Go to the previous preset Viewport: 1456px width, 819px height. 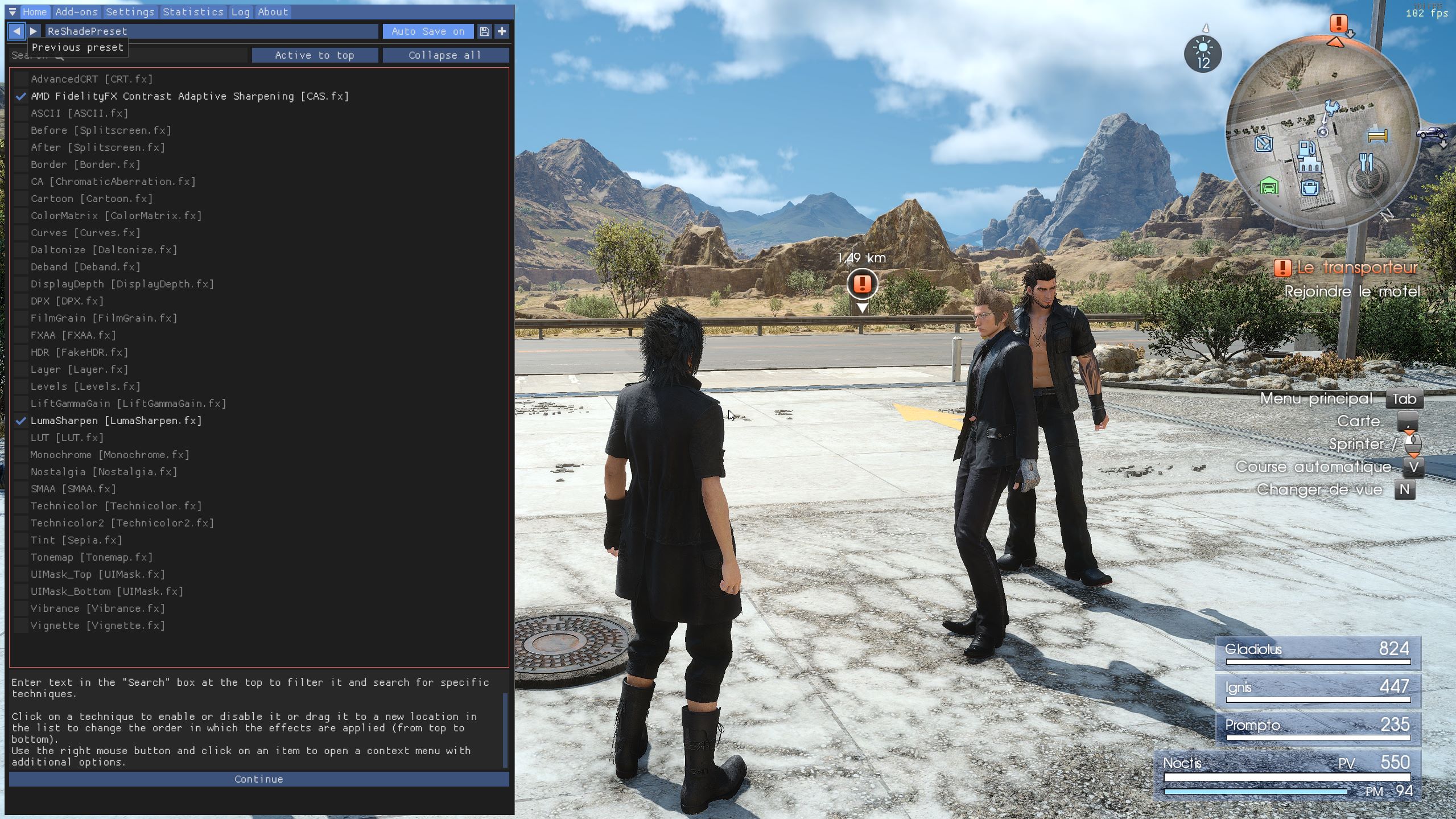click(17, 31)
